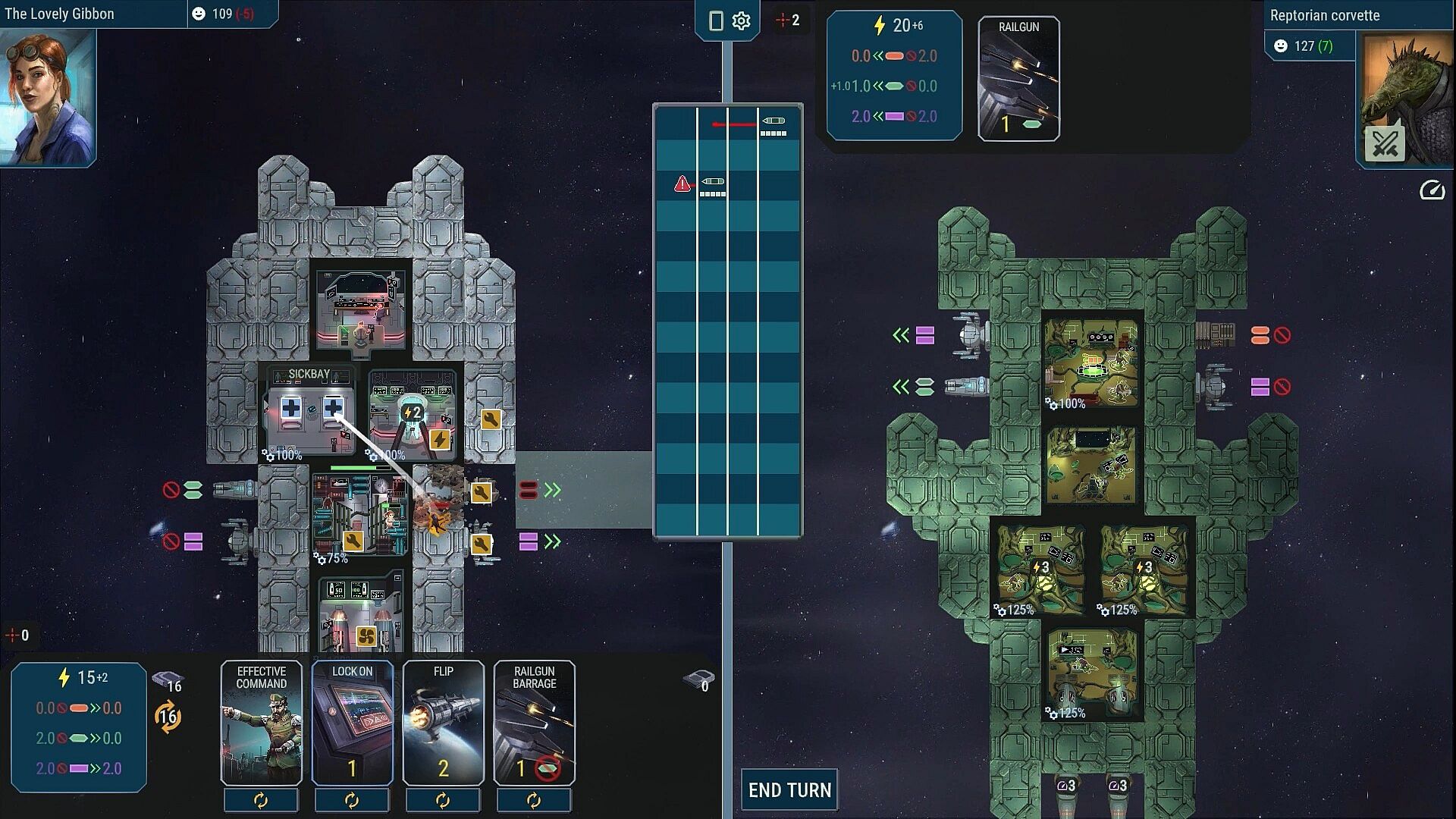Cycle the Lock On card
The image size is (1456, 819).
click(x=352, y=801)
